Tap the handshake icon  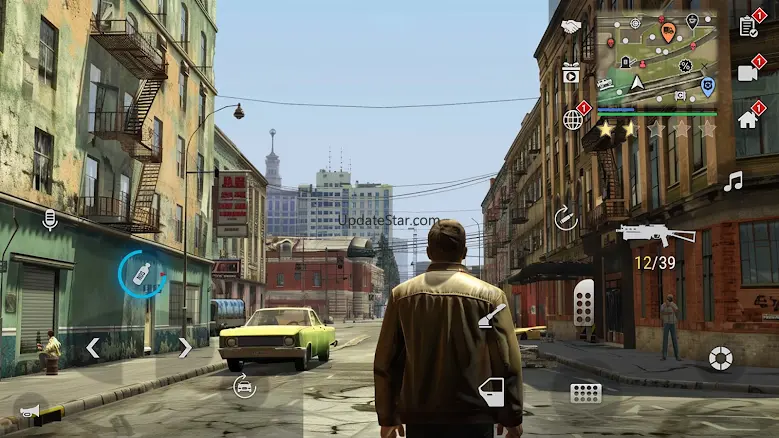[571, 27]
